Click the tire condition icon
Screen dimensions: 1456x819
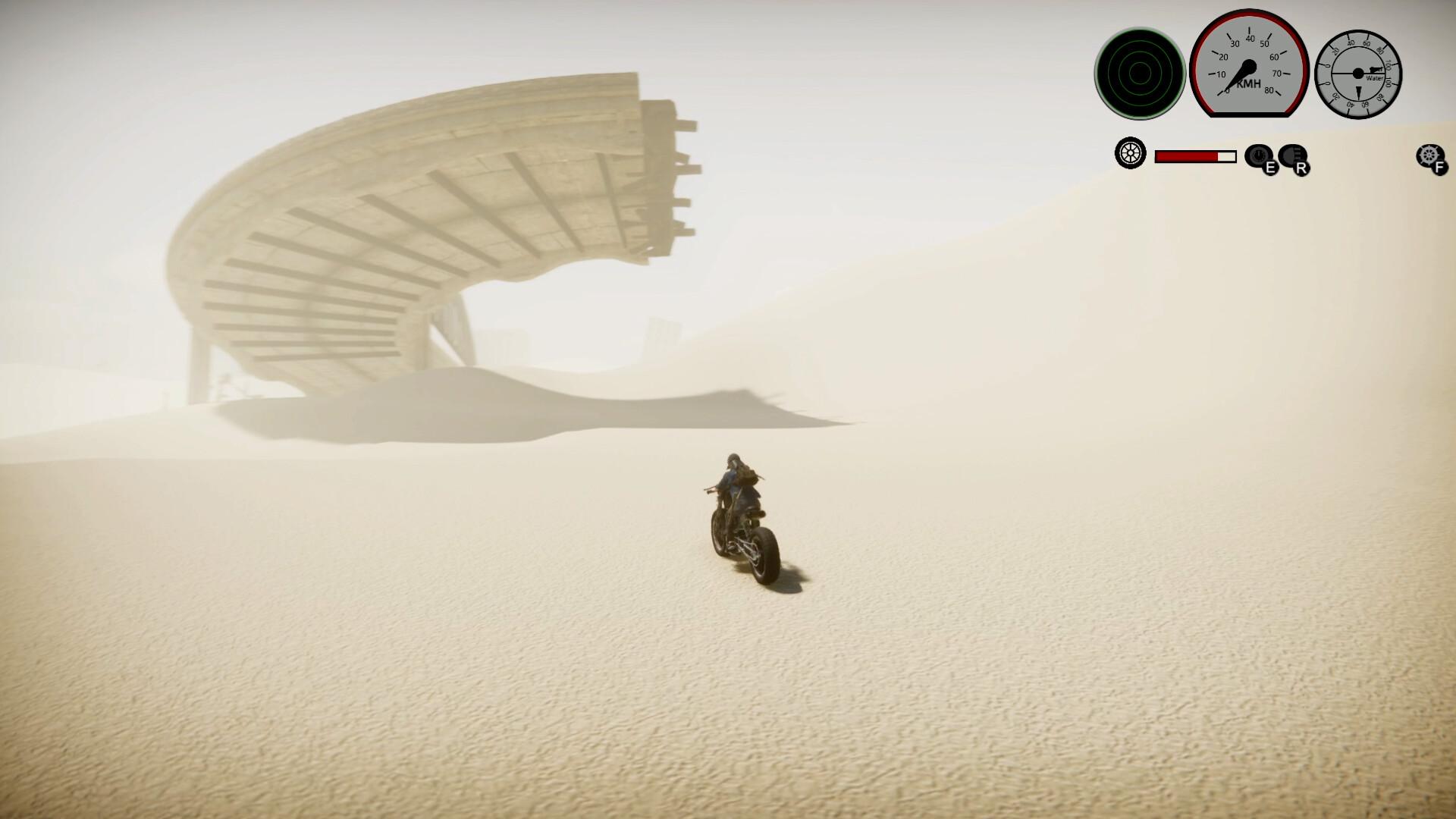tap(1130, 155)
